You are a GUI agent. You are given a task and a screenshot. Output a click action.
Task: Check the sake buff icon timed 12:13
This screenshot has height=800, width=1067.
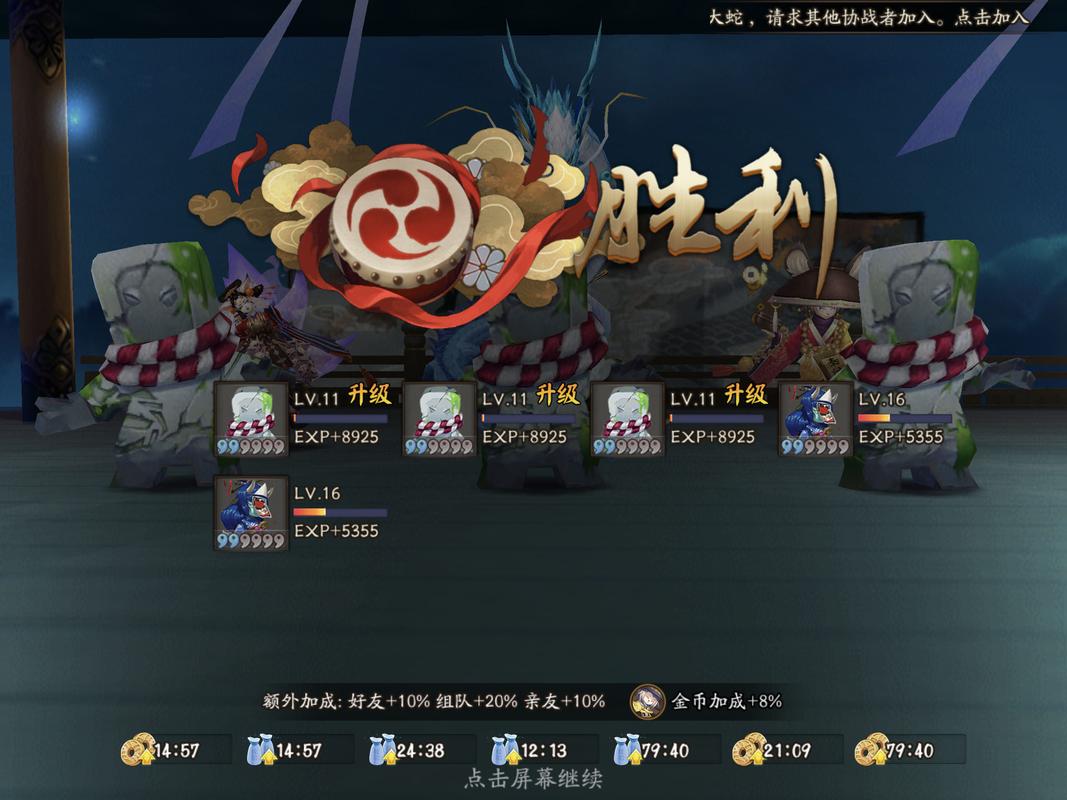point(505,750)
